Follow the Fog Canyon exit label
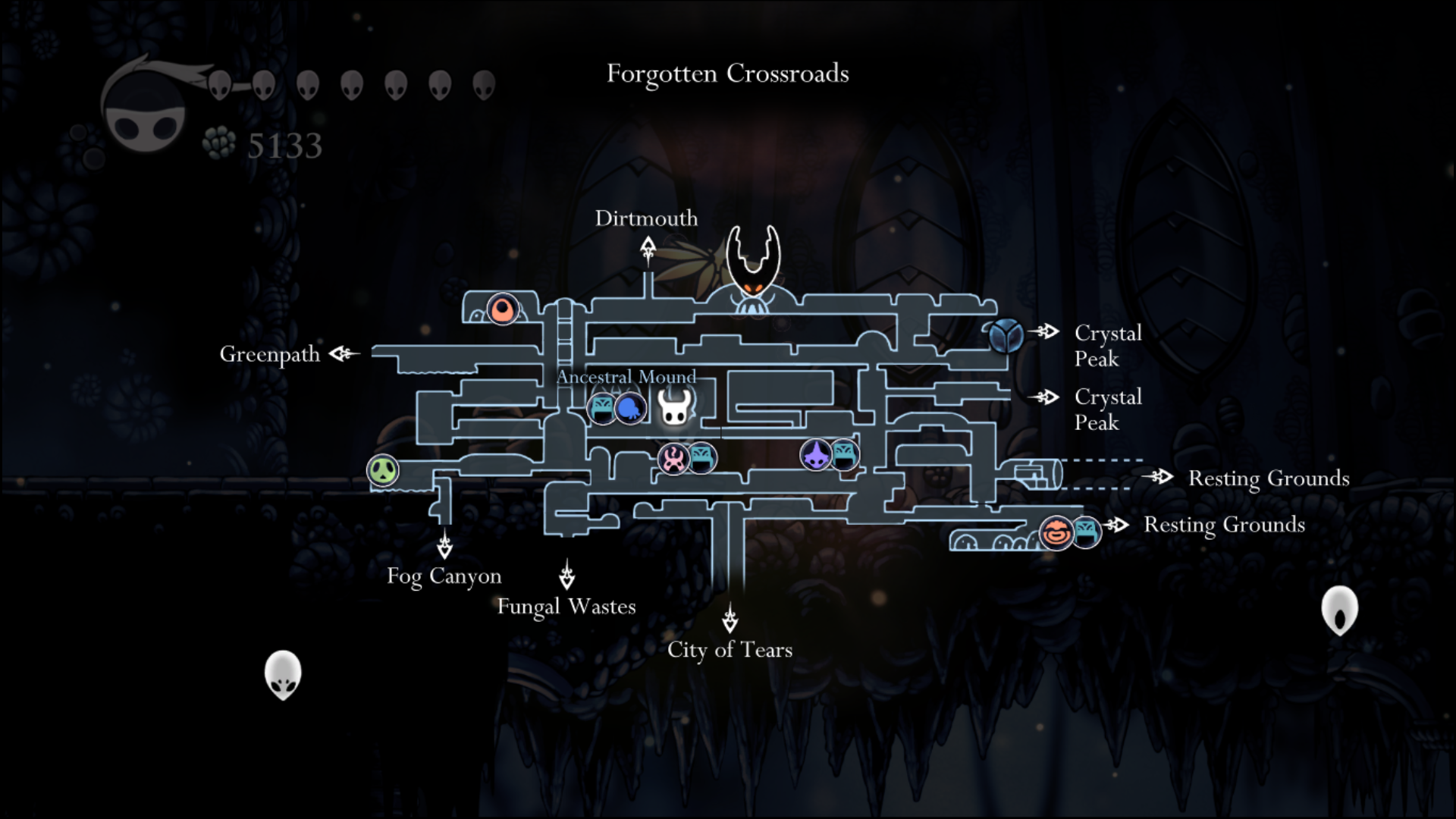 [x=444, y=576]
